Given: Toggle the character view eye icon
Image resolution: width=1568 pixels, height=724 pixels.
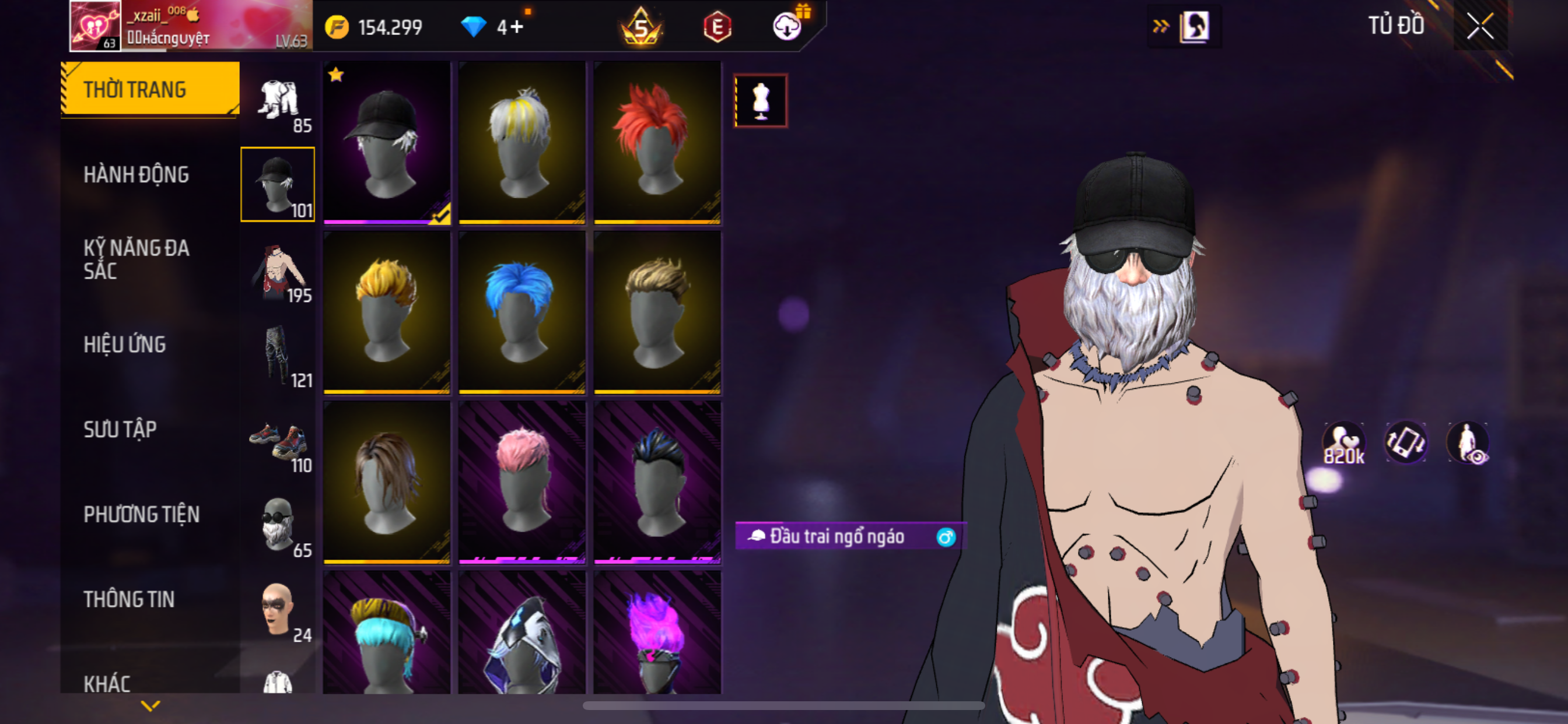Looking at the screenshot, I should pos(1468,443).
